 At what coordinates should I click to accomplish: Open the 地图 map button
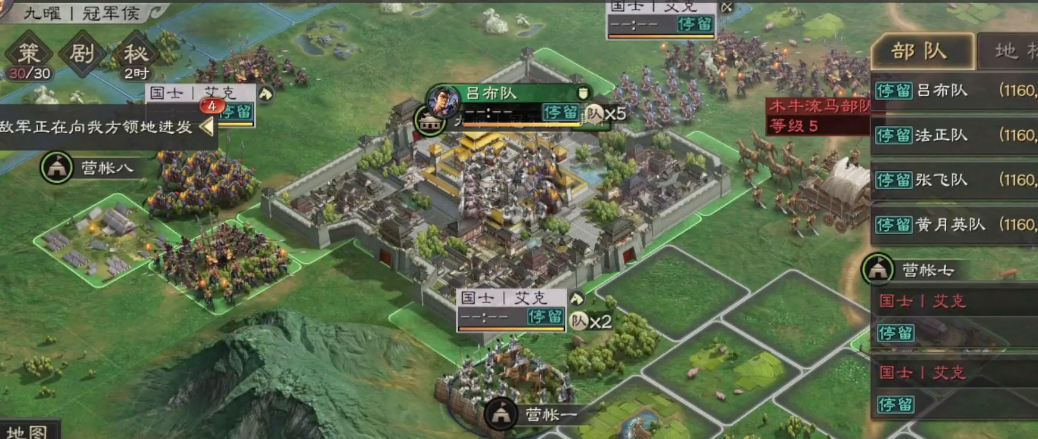tap(27, 431)
